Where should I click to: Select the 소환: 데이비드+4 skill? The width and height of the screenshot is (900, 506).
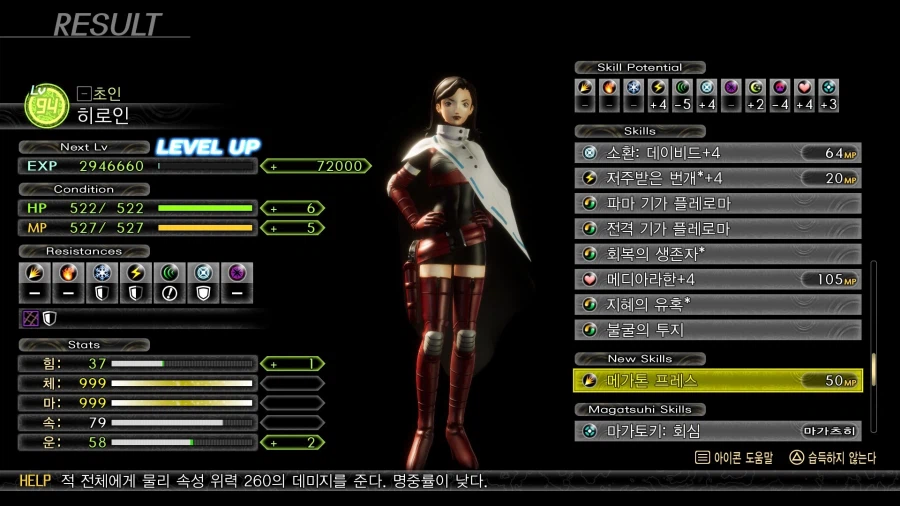pos(717,153)
